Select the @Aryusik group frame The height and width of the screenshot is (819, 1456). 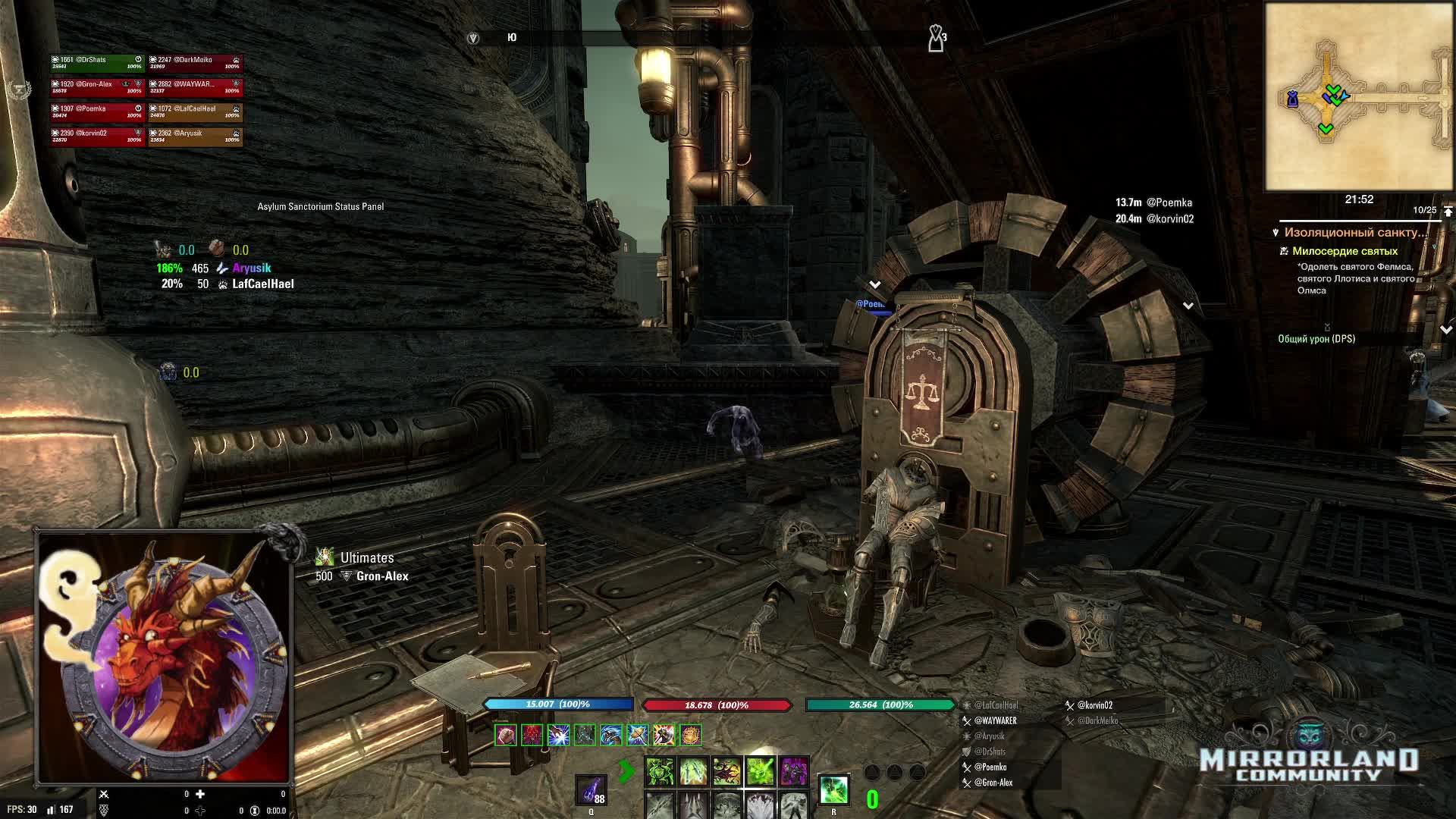click(x=195, y=136)
